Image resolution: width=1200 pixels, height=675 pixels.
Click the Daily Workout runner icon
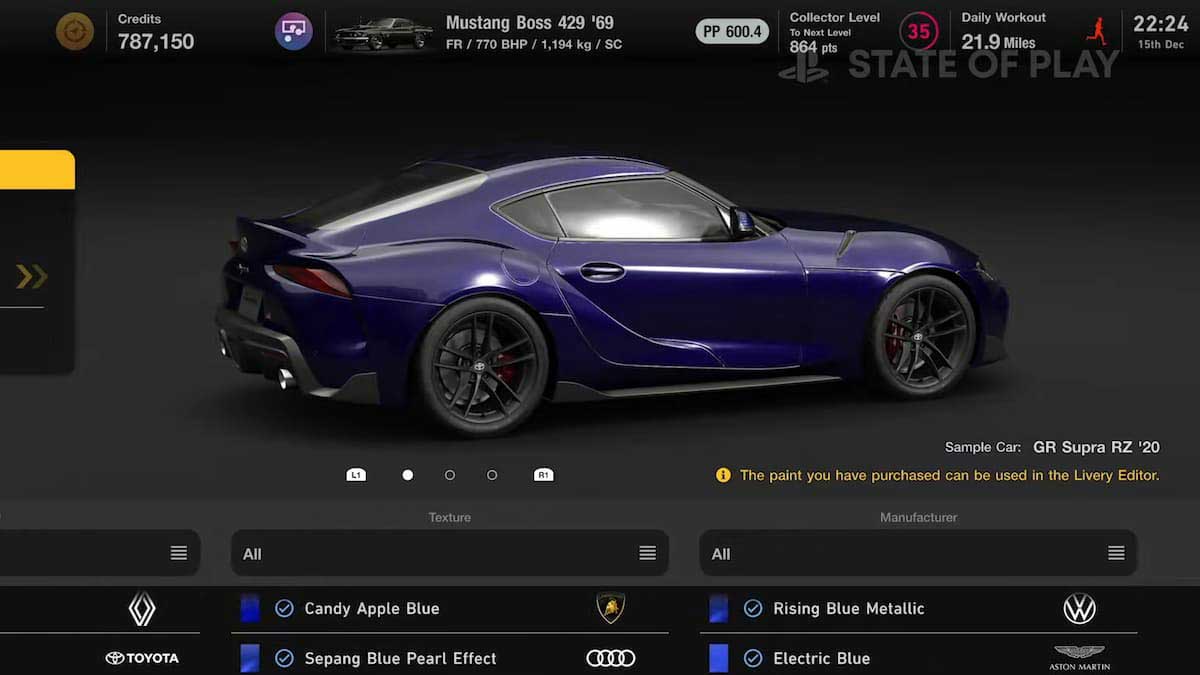(1096, 32)
